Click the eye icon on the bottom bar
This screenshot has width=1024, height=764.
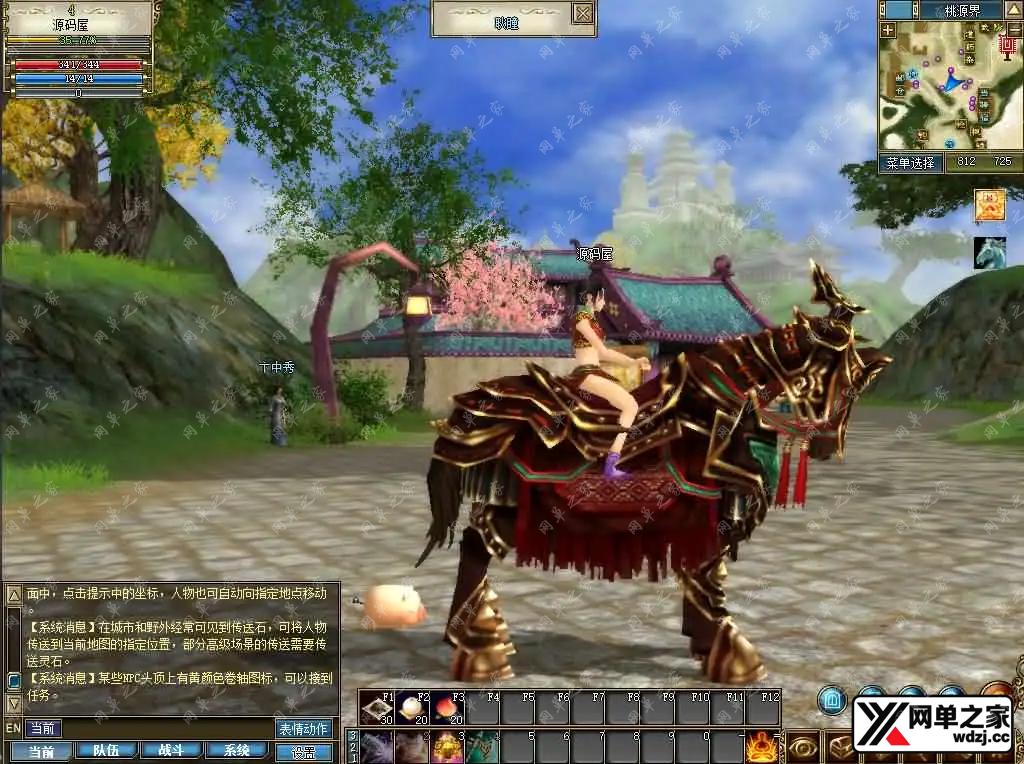click(802, 747)
